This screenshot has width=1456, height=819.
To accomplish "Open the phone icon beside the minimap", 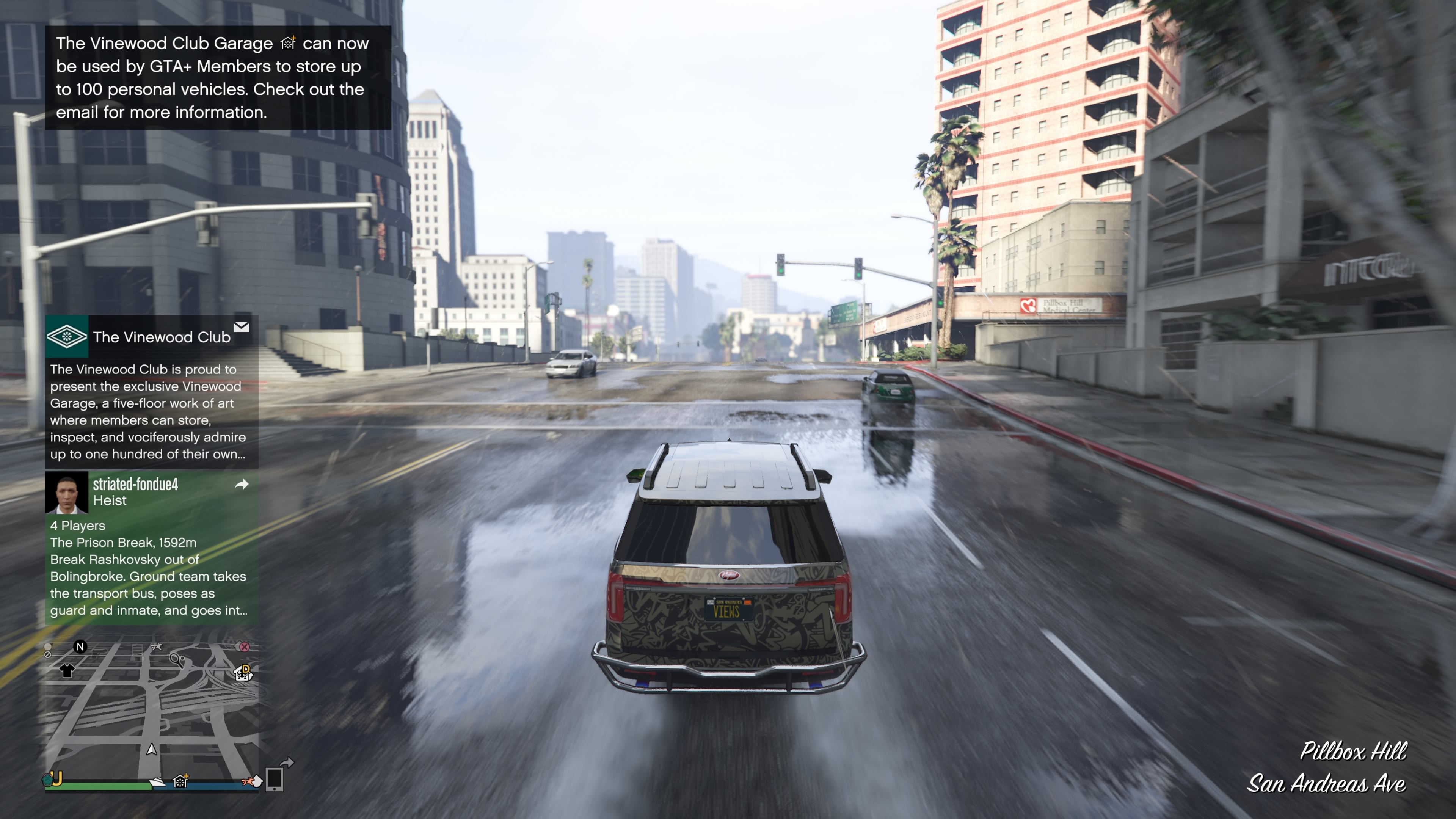I will 274,780.
